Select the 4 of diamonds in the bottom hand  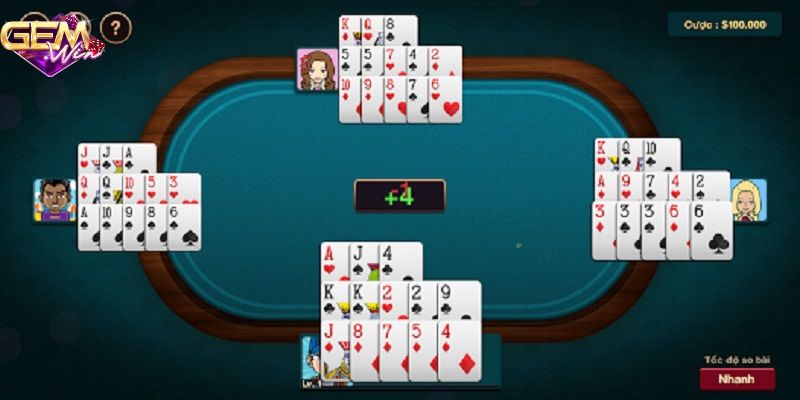point(459,350)
